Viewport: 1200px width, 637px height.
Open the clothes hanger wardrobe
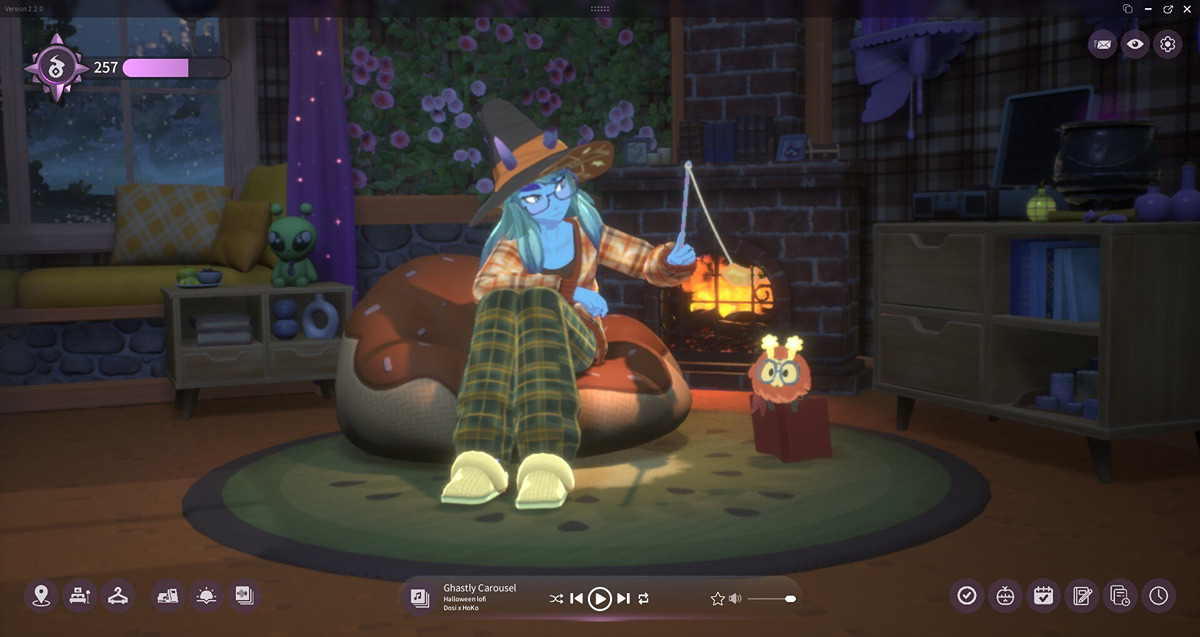118,596
